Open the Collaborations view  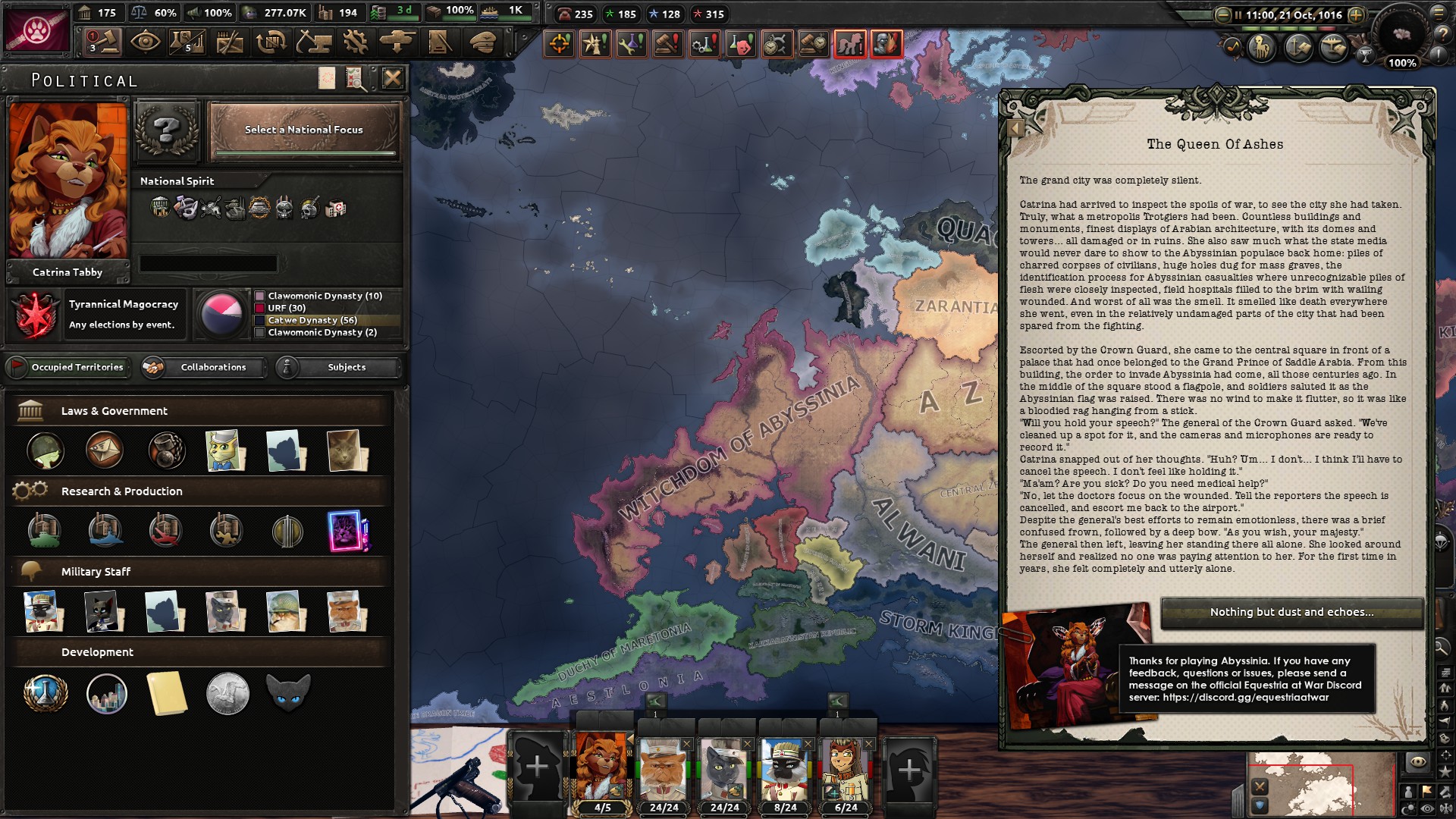205,367
